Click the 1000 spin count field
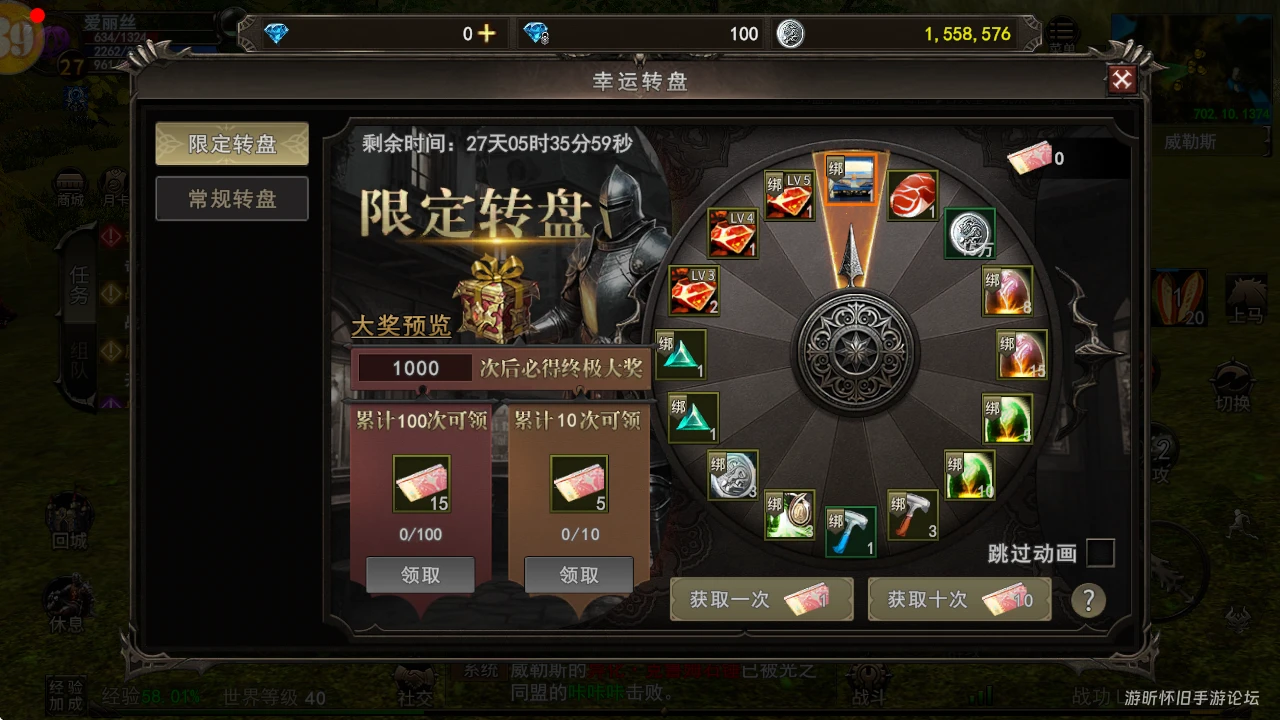The width and height of the screenshot is (1280, 720). point(414,367)
